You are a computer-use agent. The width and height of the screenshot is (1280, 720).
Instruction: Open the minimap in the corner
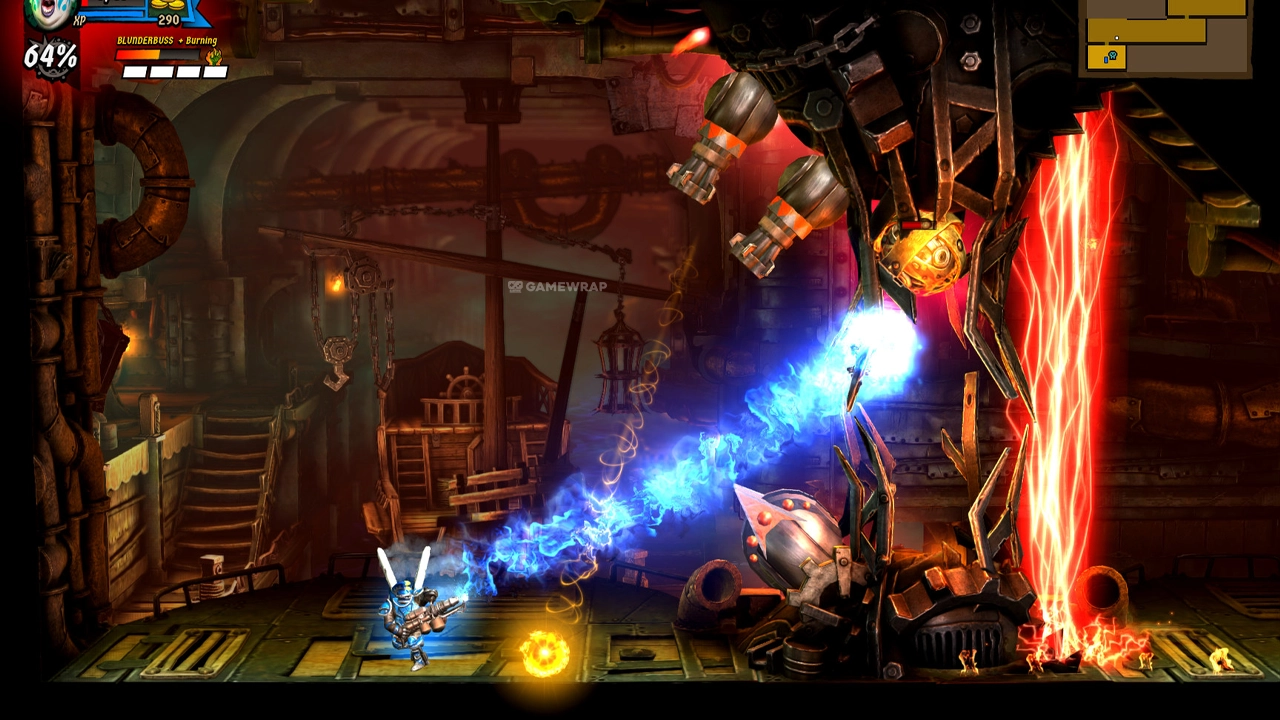[1165, 36]
